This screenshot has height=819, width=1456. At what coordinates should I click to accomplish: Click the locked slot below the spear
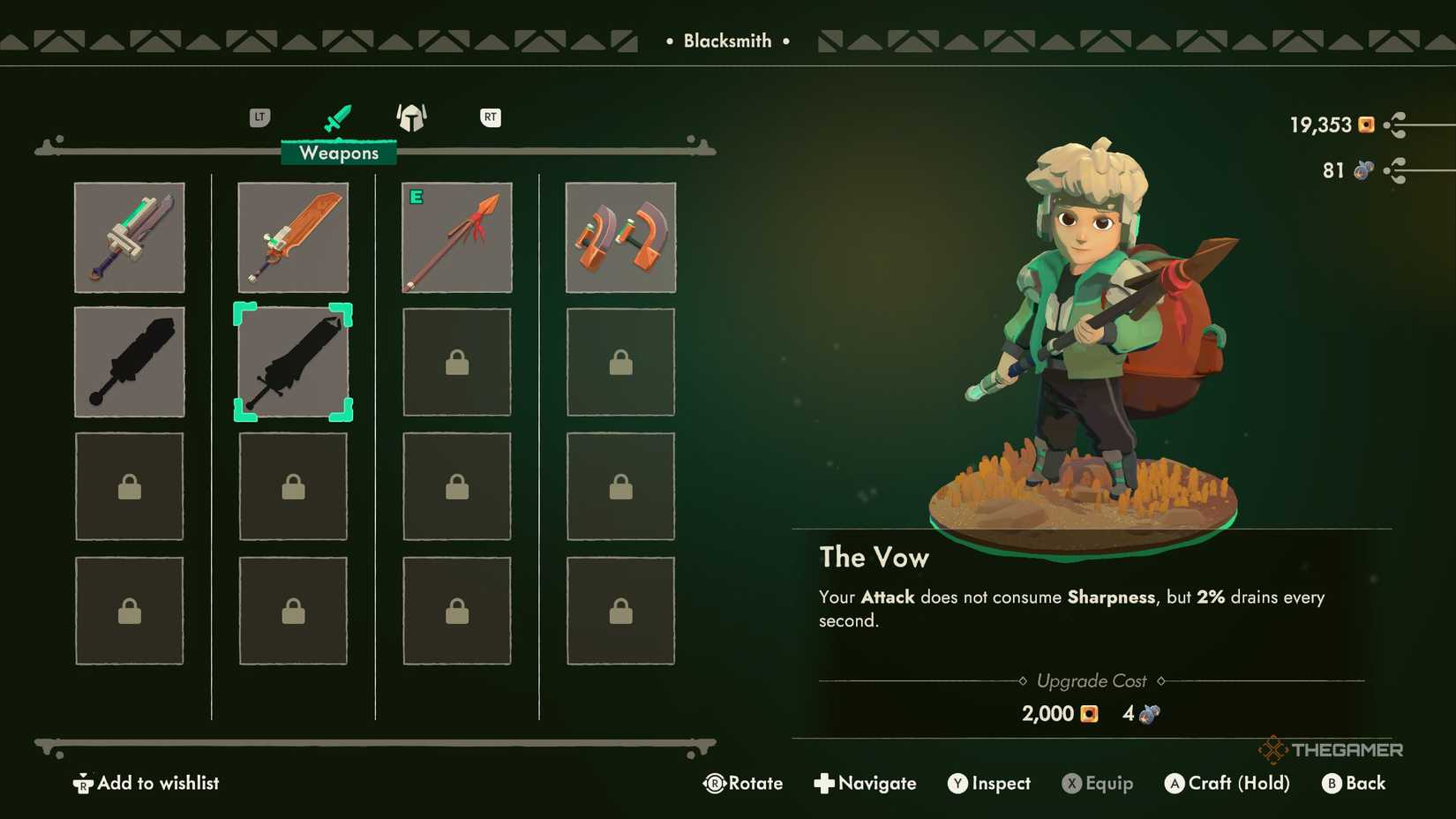(456, 362)
